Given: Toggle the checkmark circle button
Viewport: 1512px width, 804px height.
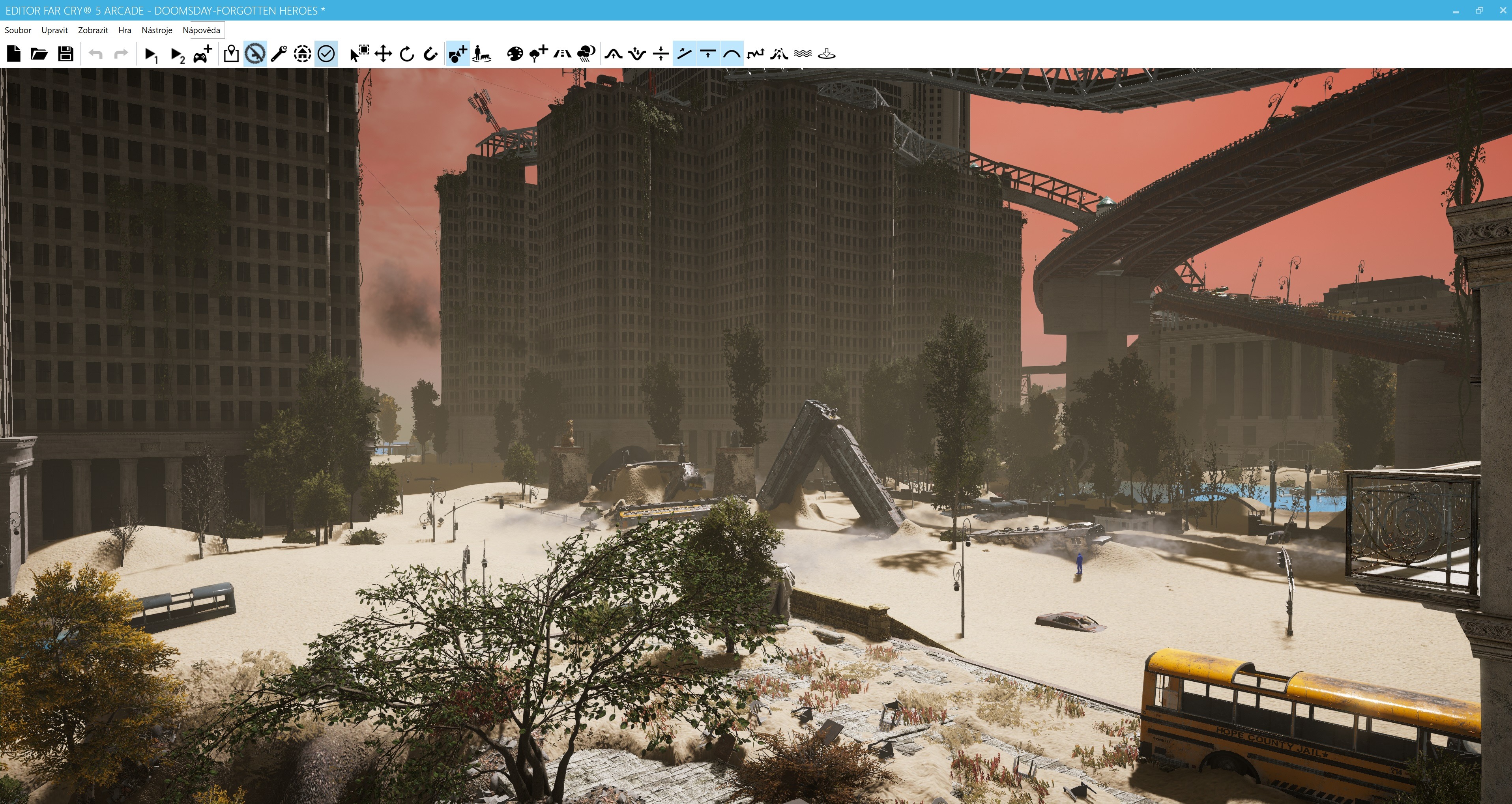Looking at the screenshot, I should click(326, 54).
